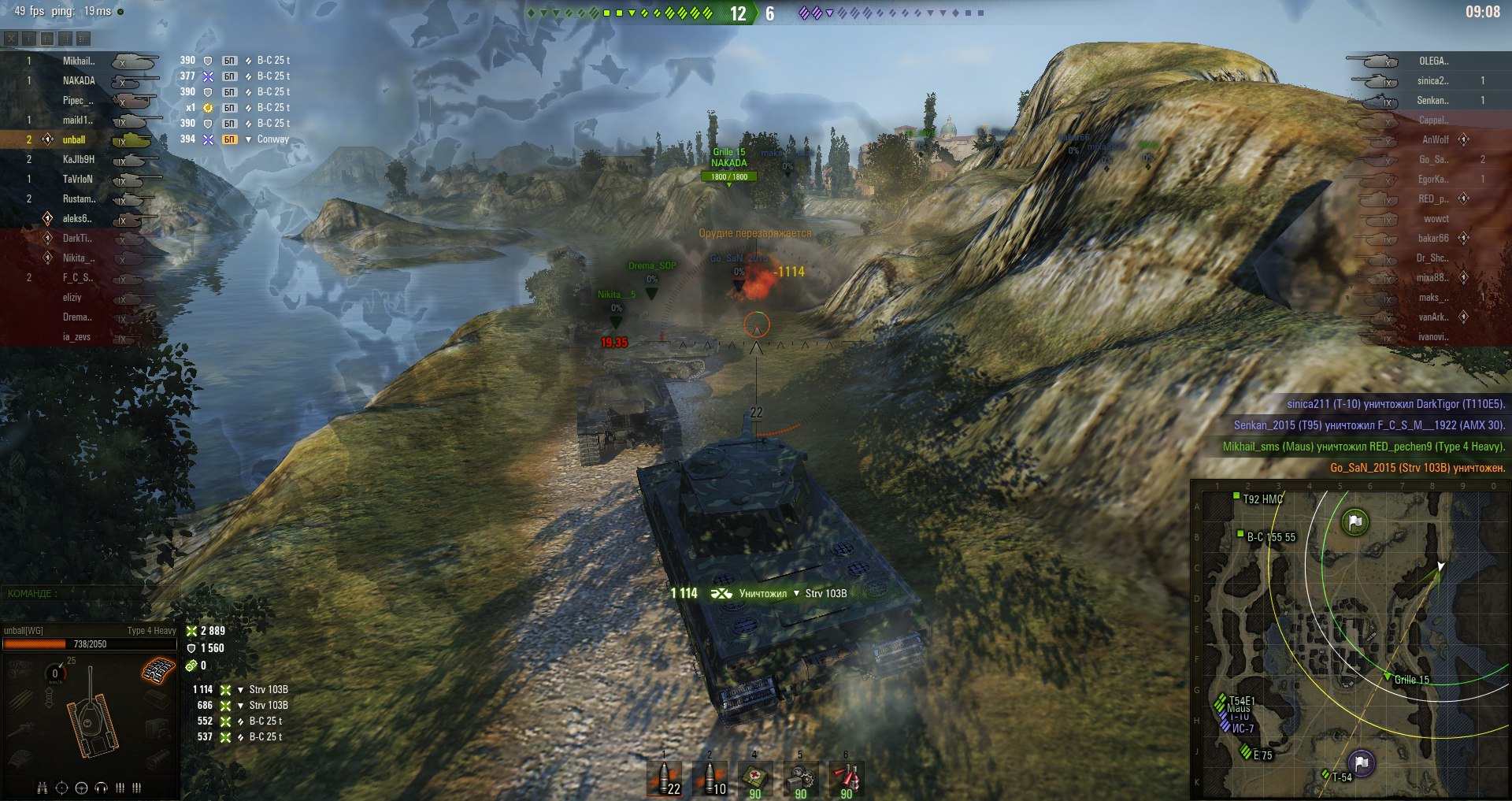Use the first aid kit consumable
1512x801 pixels.
(754, 778)
